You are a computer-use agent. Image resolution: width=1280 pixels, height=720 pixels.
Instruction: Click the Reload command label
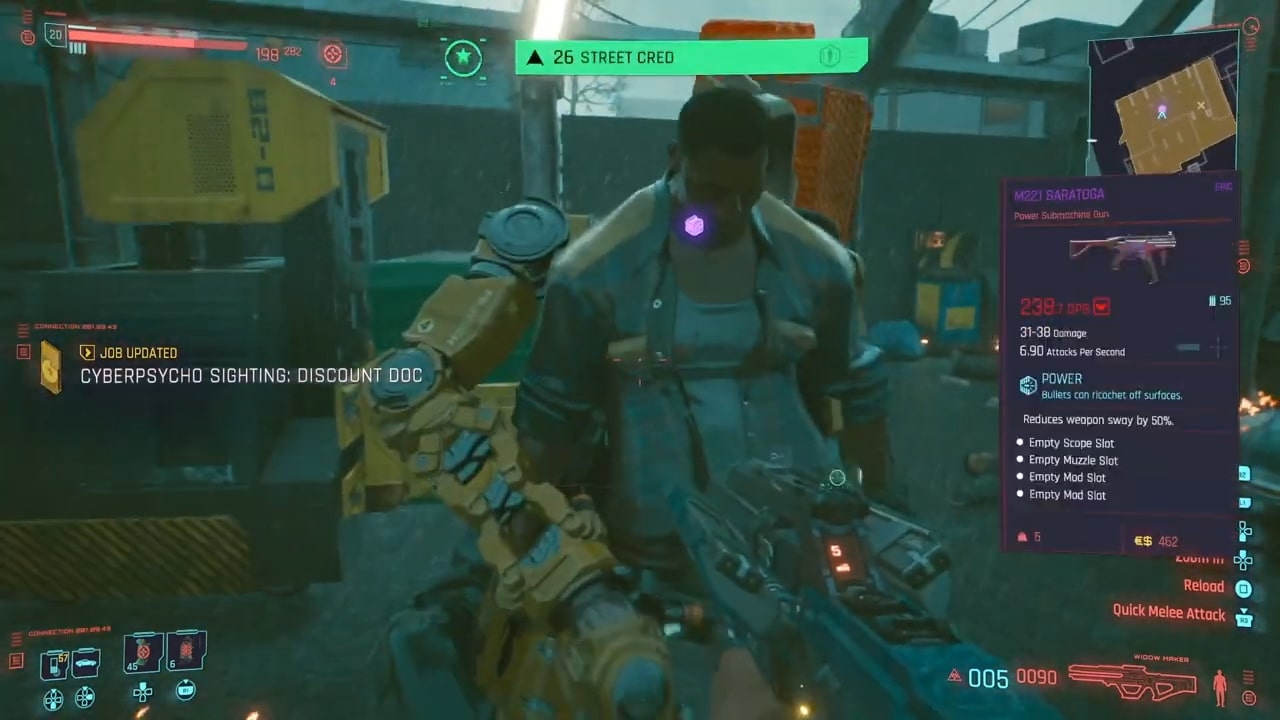click(x=1204, y=586)
